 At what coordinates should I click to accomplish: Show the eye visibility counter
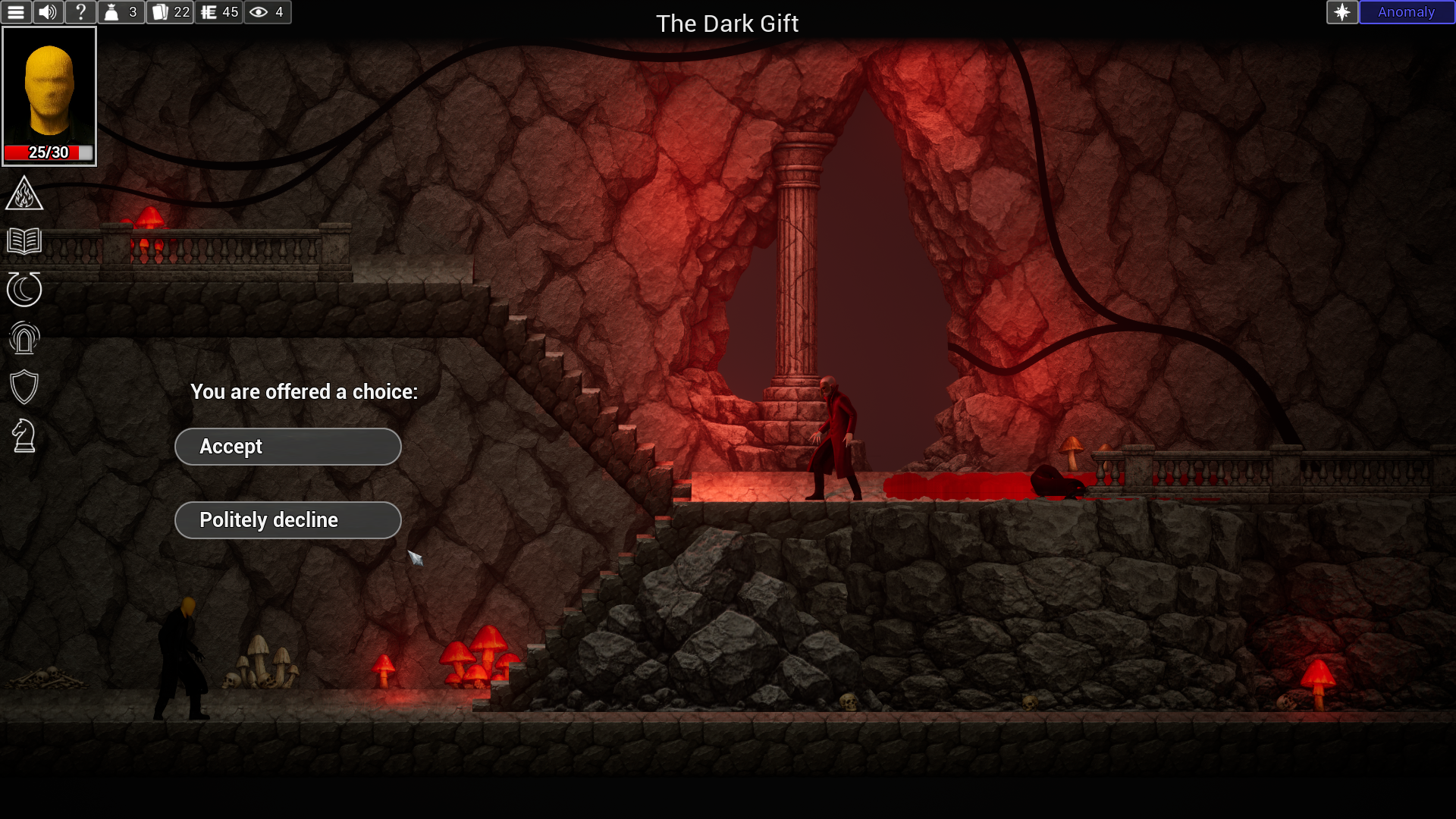coord(267,12)
